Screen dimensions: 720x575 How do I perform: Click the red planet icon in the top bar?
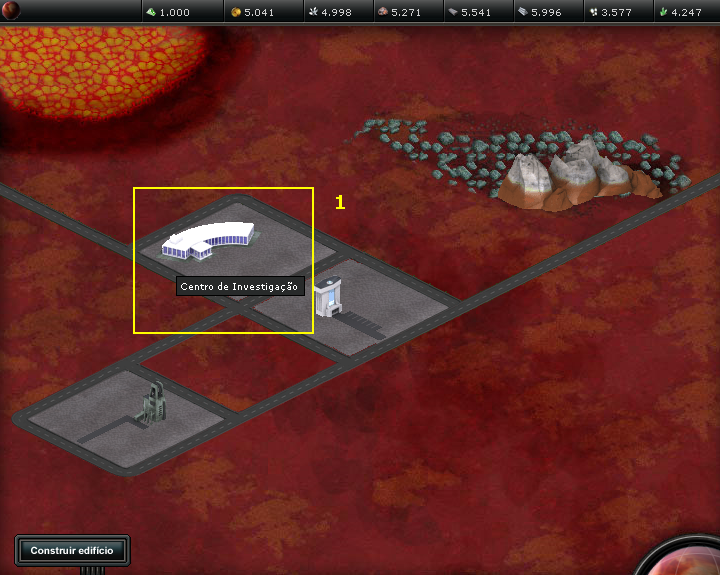(x=11, y=11)
